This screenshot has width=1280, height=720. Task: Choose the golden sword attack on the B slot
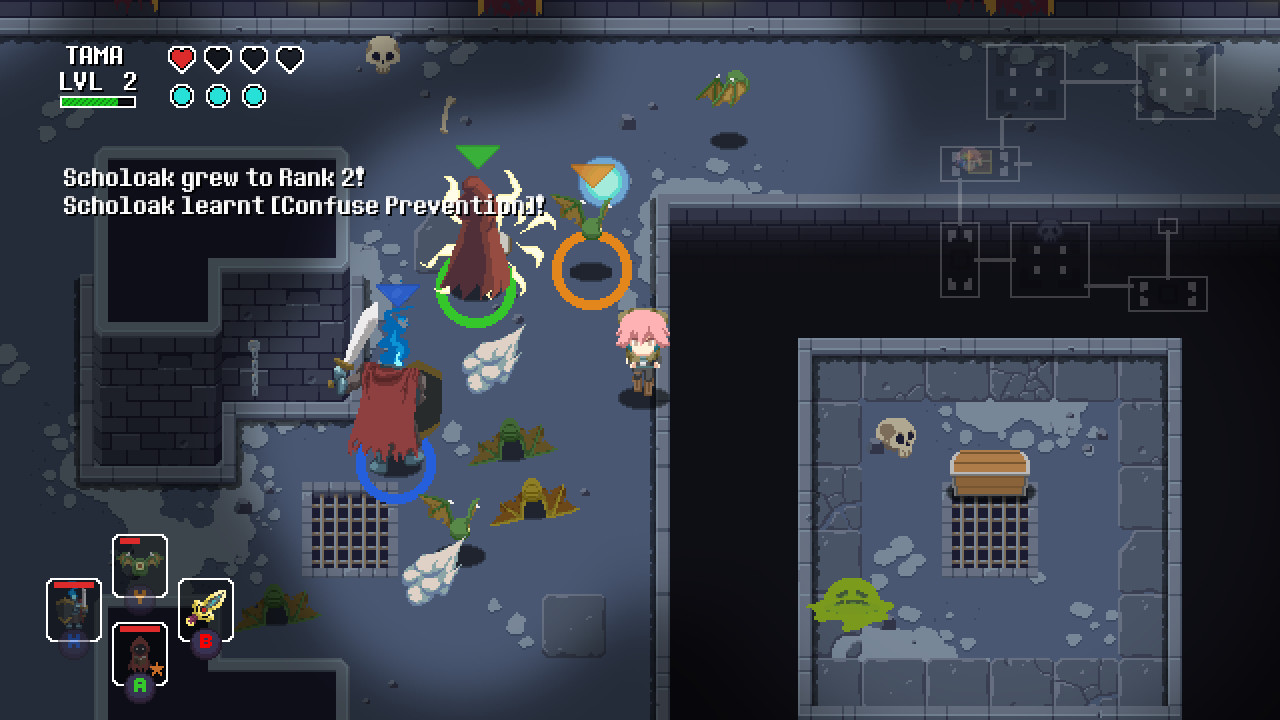208,608
